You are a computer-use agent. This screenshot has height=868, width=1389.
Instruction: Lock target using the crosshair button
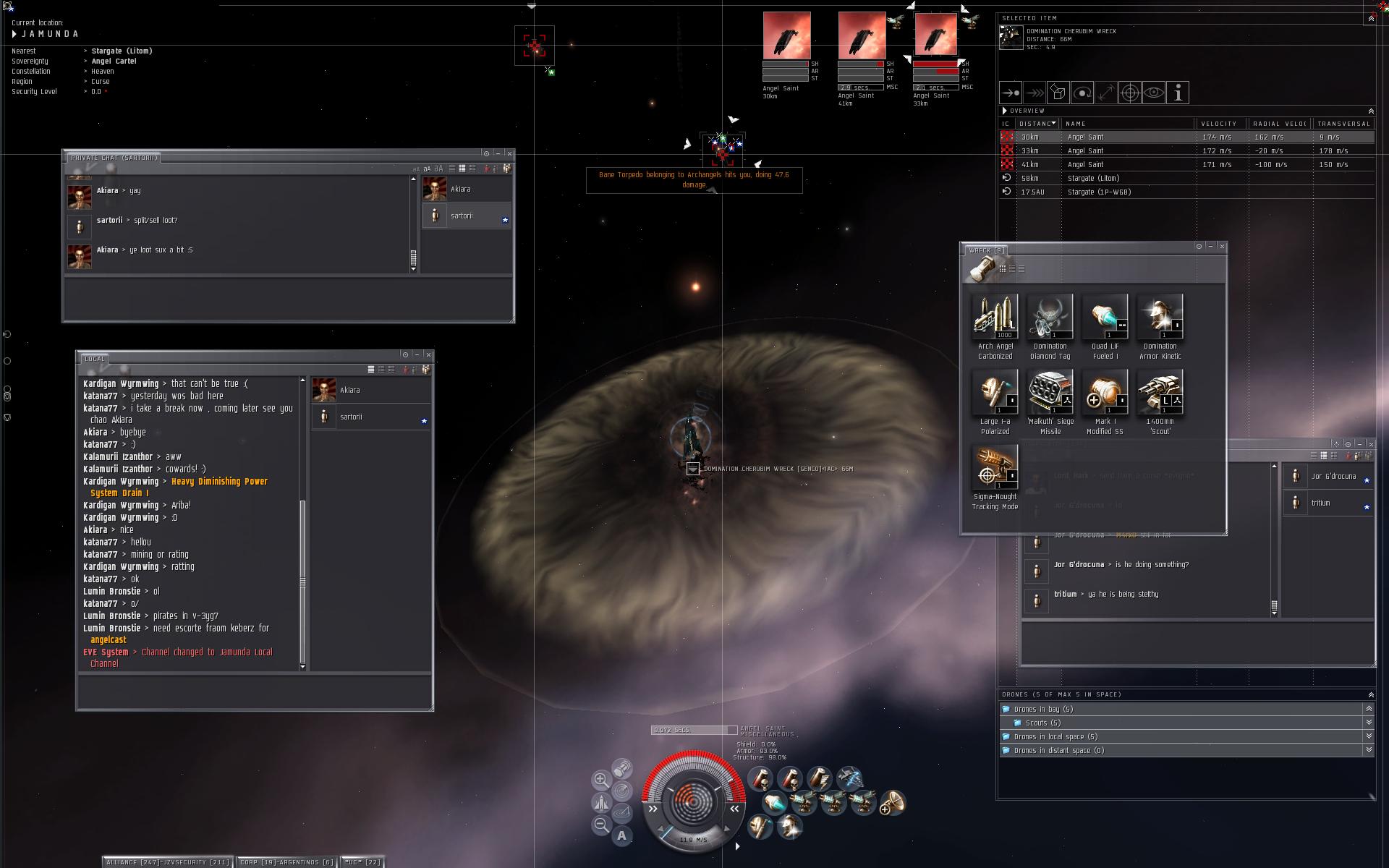point(1130,93)
